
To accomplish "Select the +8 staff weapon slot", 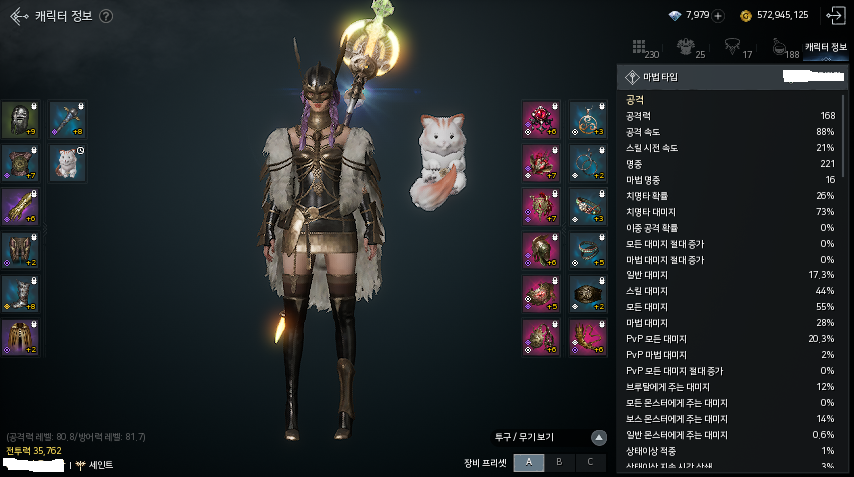I will [x=67, y=119].
